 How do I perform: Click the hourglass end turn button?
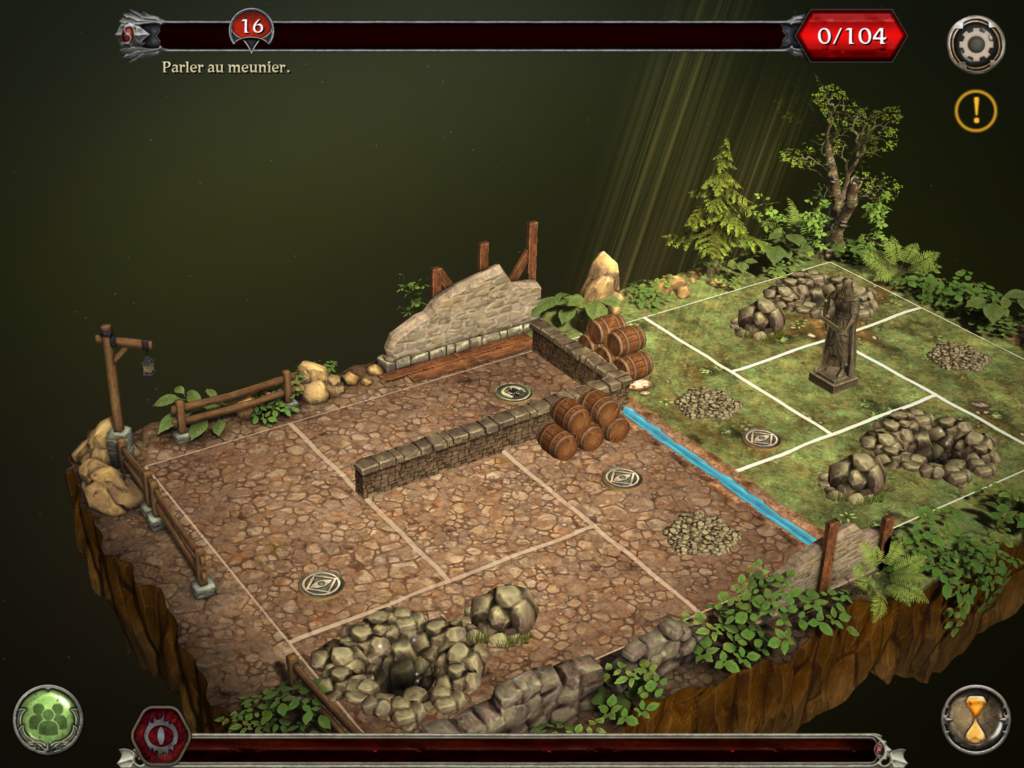click(975, 719)
